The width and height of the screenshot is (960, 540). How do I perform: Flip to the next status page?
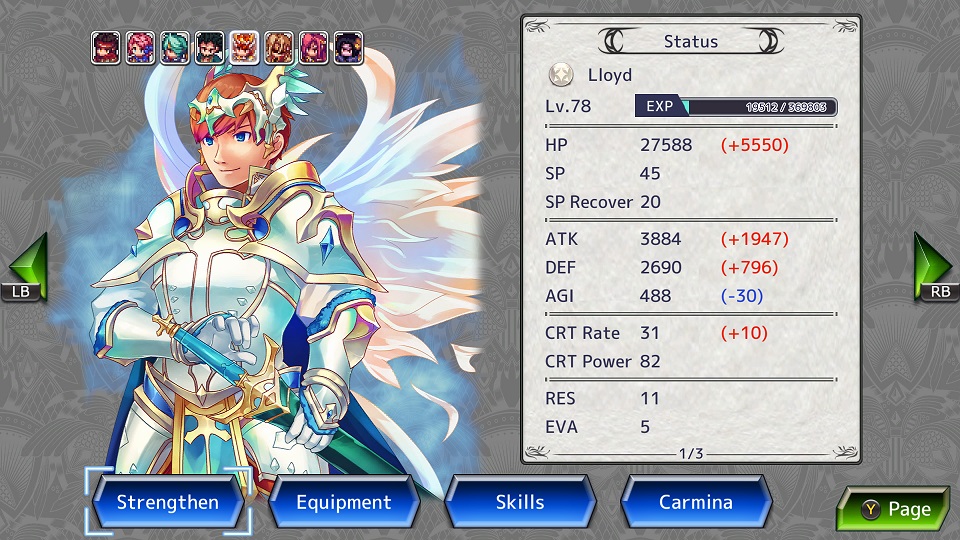click(x=893, y=509)
